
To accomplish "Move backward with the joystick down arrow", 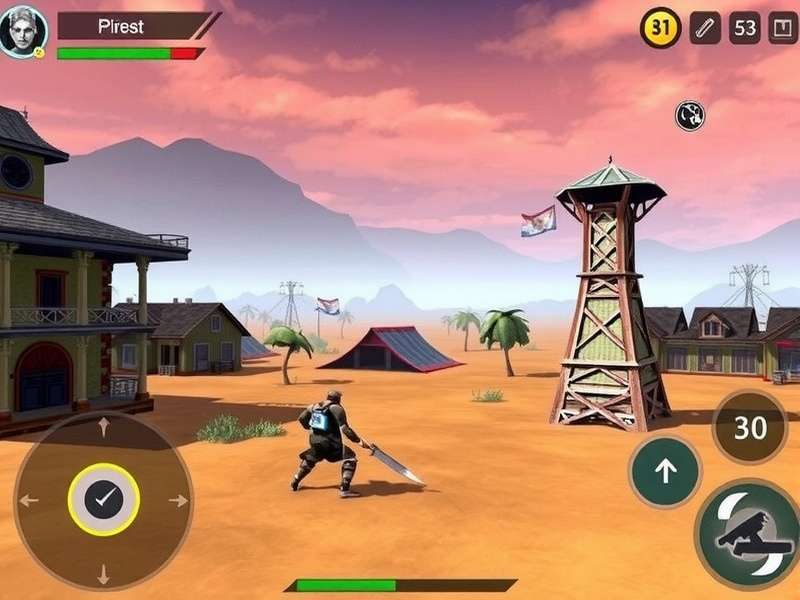I will [103, 573].
